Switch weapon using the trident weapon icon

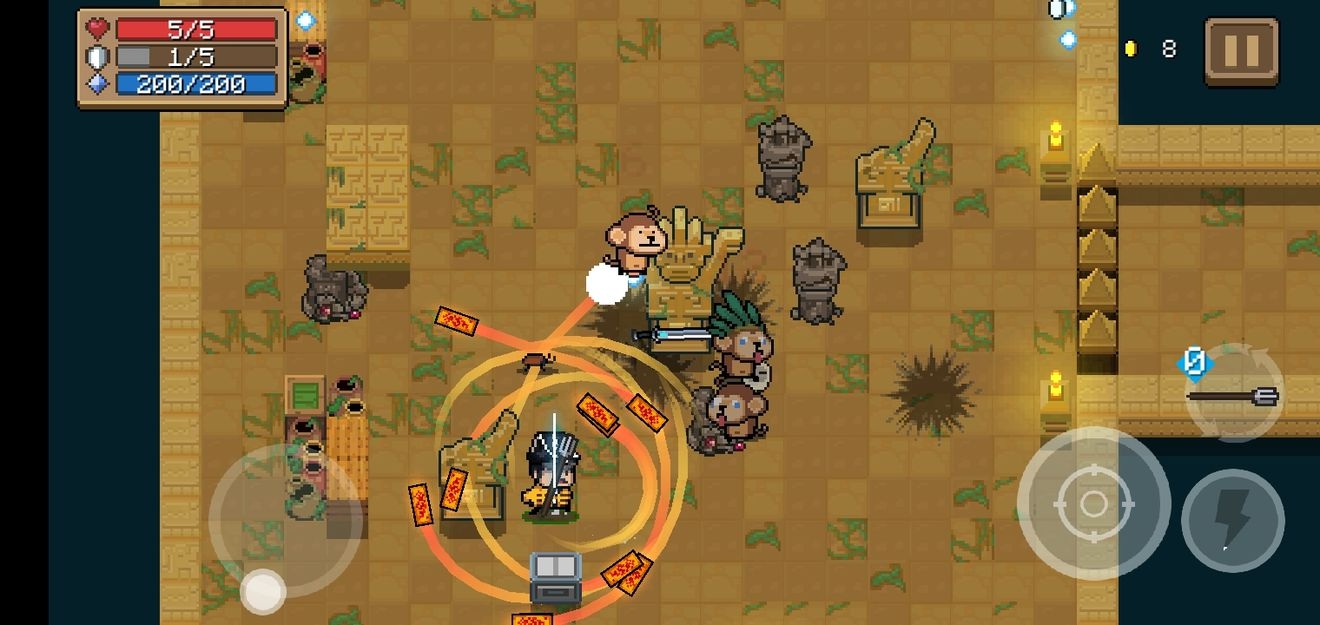(1233, 395)
